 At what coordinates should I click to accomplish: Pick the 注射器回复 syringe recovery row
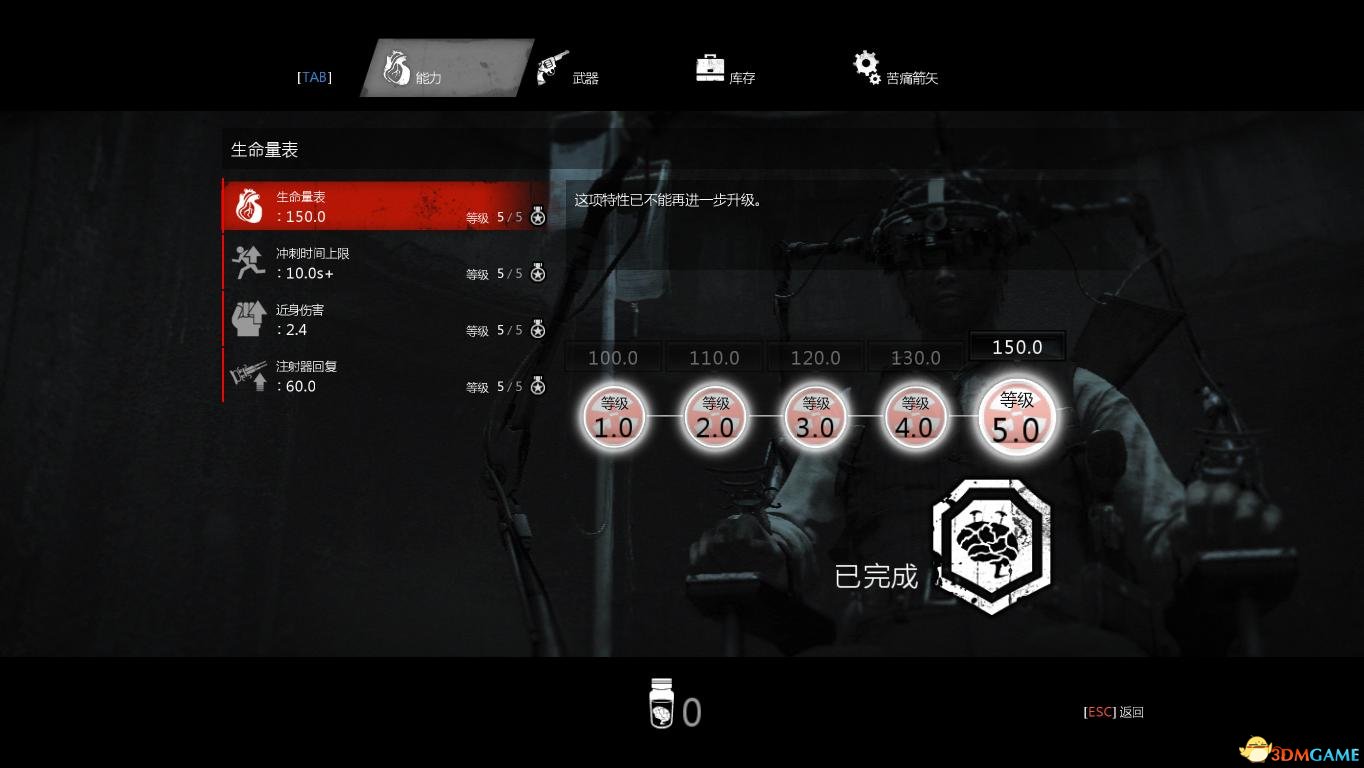pyautogui.click(x=385, y=376)
